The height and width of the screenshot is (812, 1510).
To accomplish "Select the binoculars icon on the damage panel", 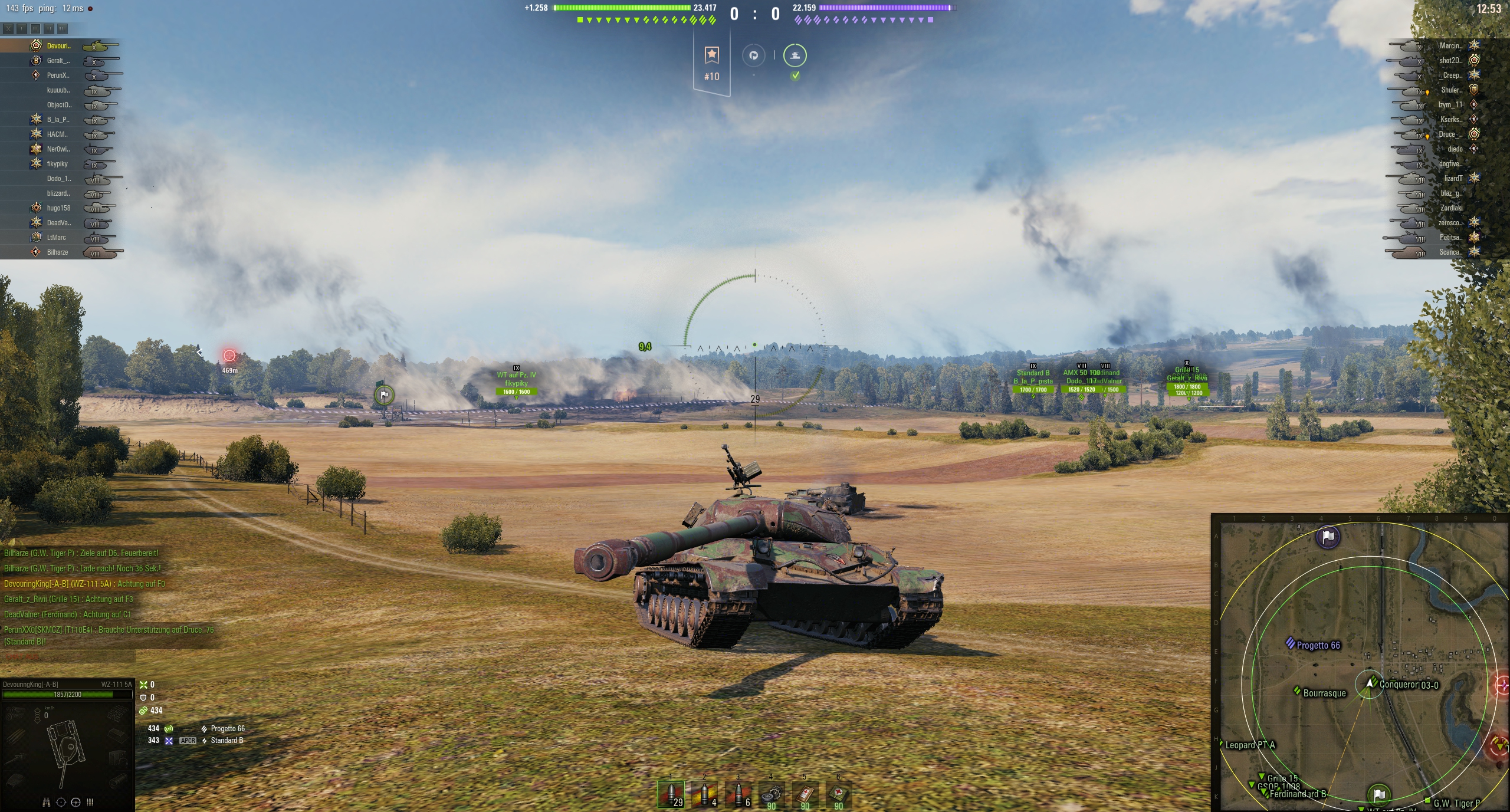I will click(46, 803).
